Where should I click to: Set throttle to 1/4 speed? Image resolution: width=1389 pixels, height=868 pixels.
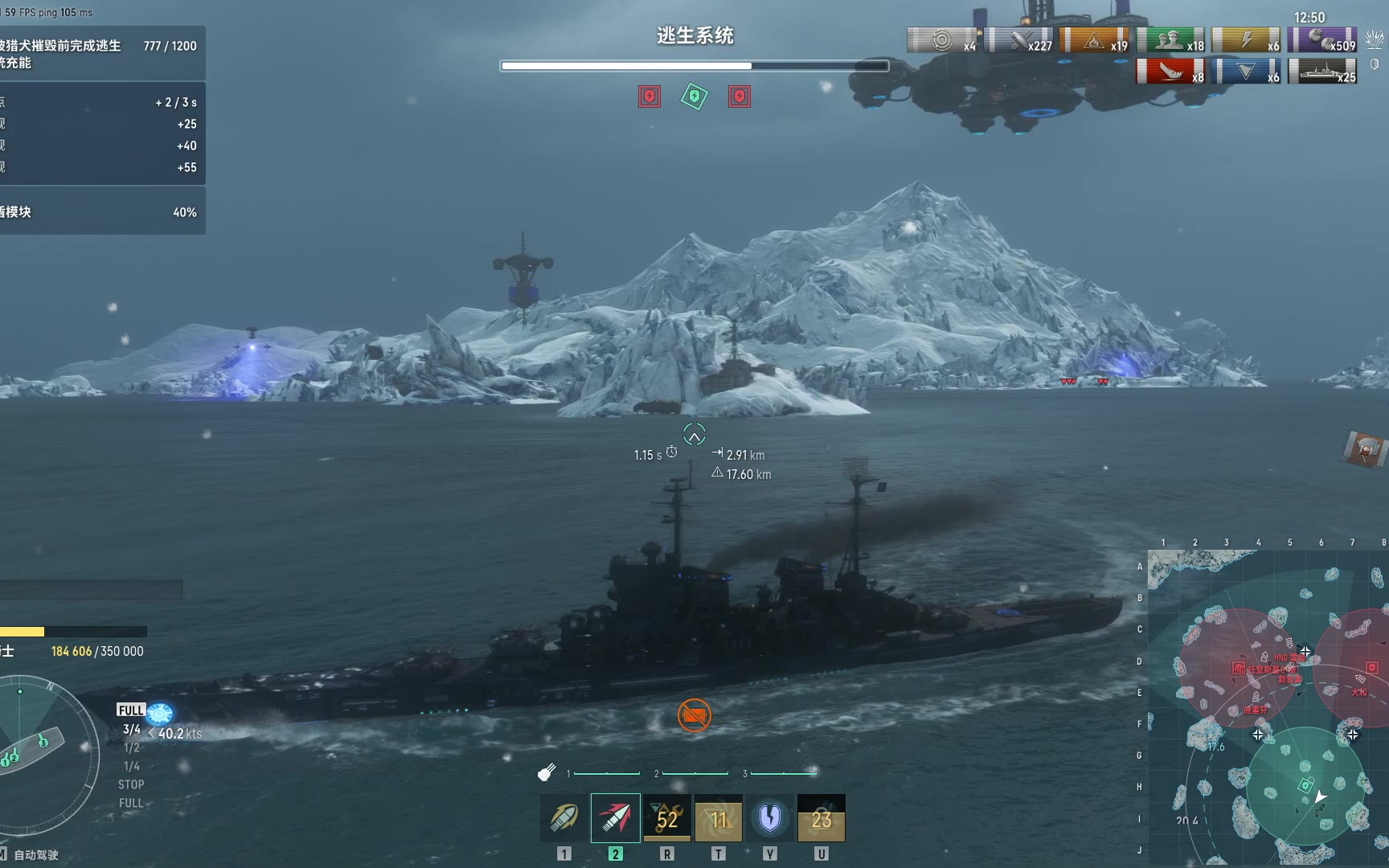pyautogui.click(x=131, y=766)
